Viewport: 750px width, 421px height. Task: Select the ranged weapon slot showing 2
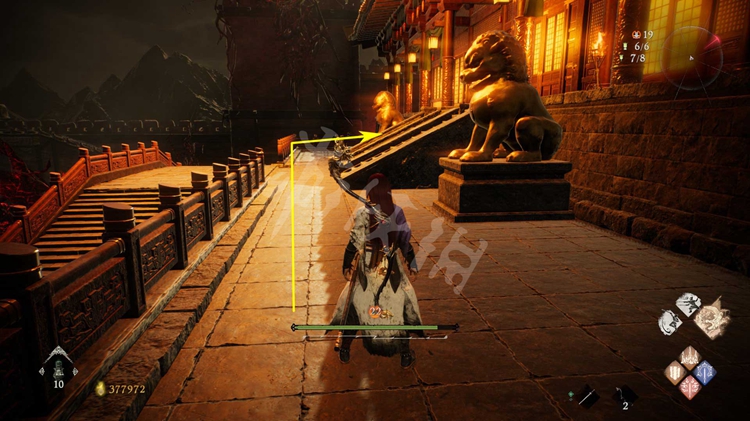tap(624, 395)
